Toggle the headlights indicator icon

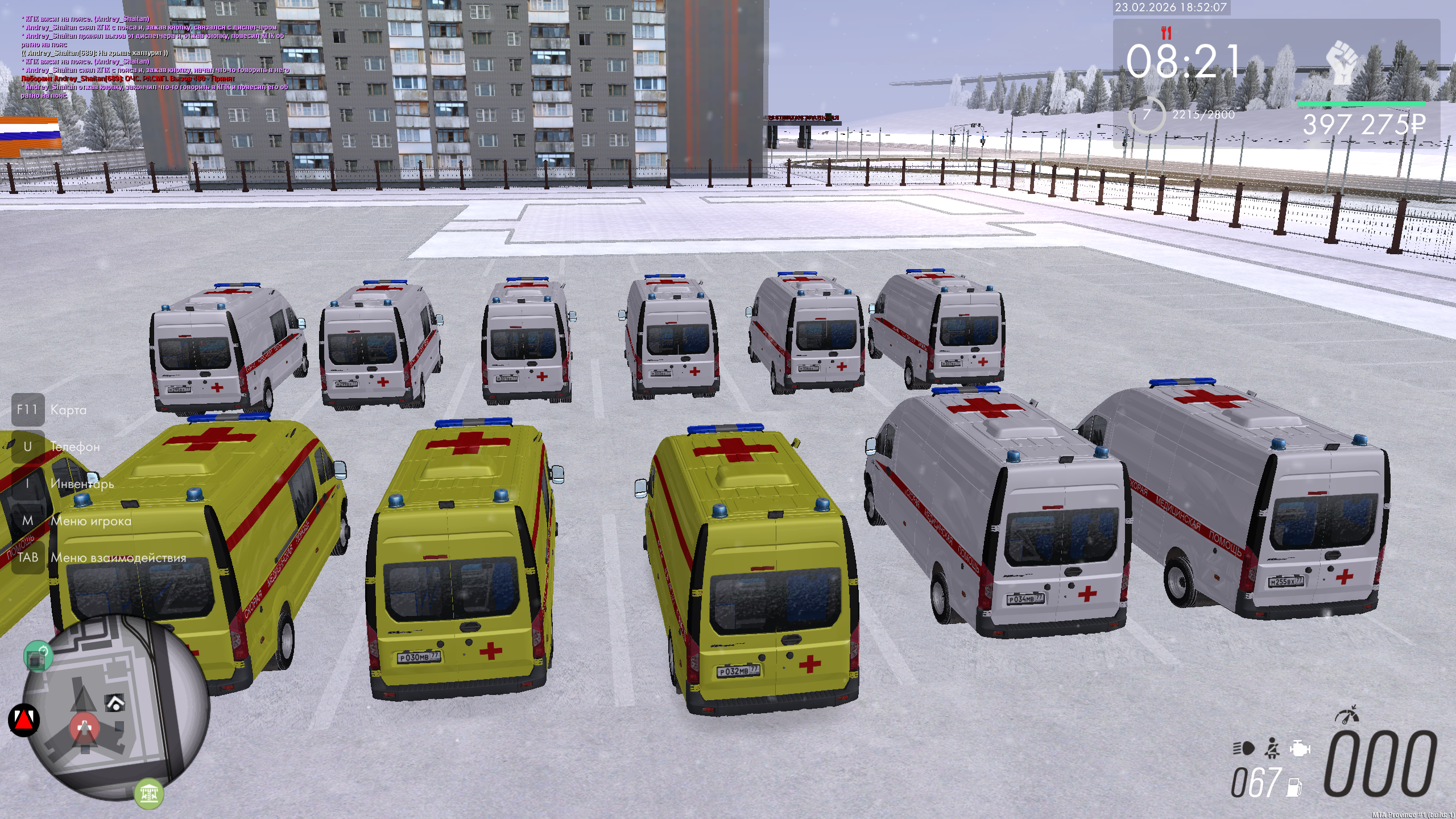tap(1243, 748)
